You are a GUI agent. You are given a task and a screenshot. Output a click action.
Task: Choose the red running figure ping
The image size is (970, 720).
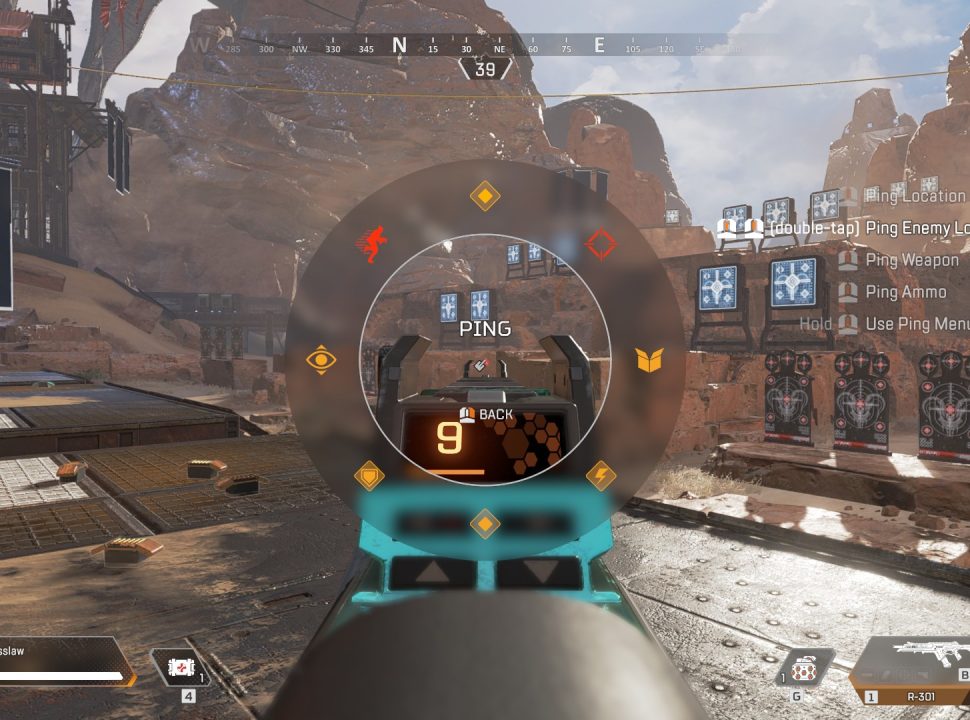[373, 243]
